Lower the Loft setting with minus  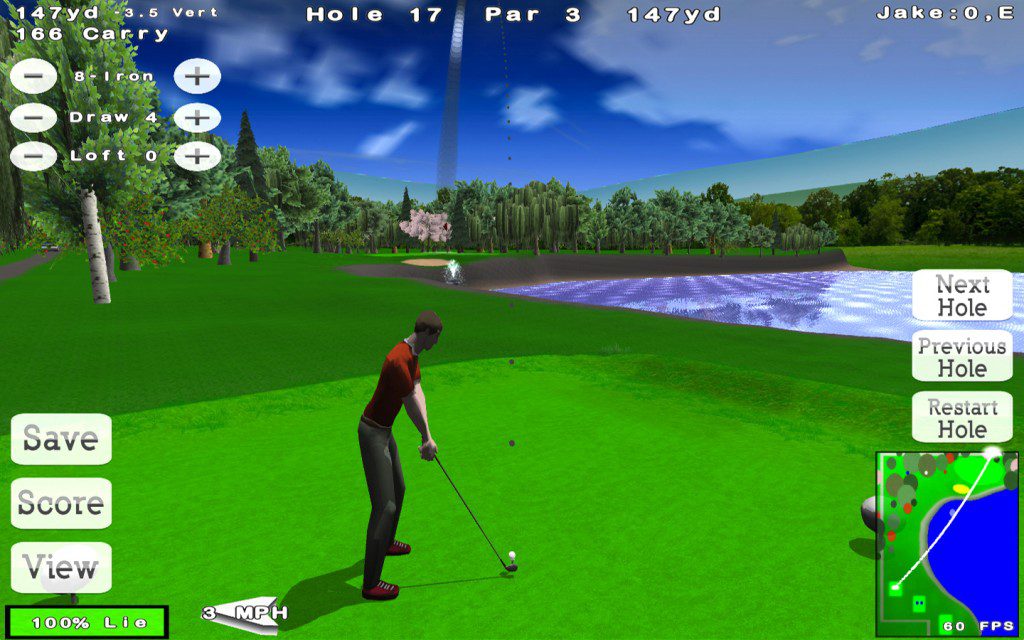(33, 156)
